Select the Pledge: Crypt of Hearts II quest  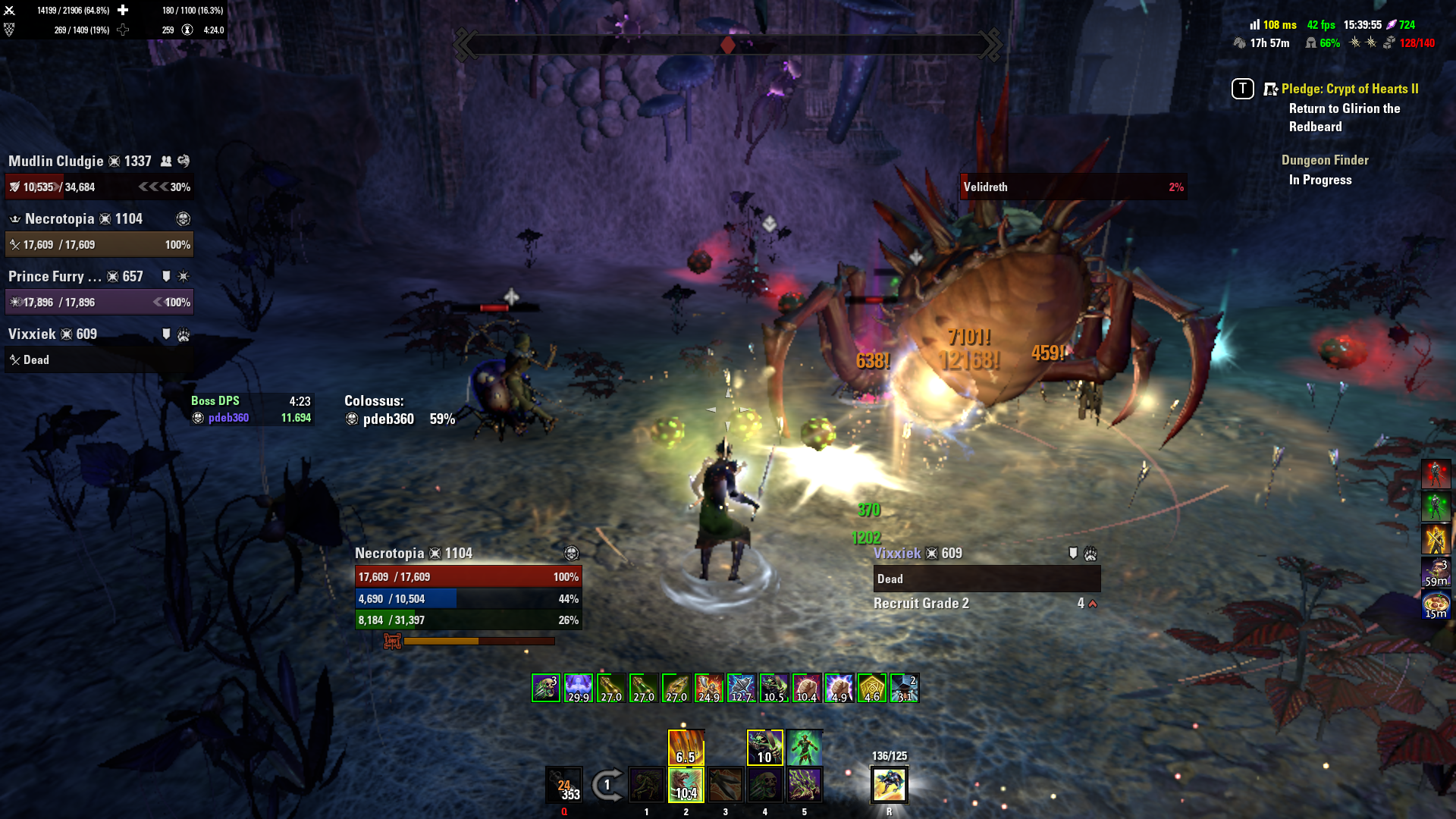tap(1350, 89)
